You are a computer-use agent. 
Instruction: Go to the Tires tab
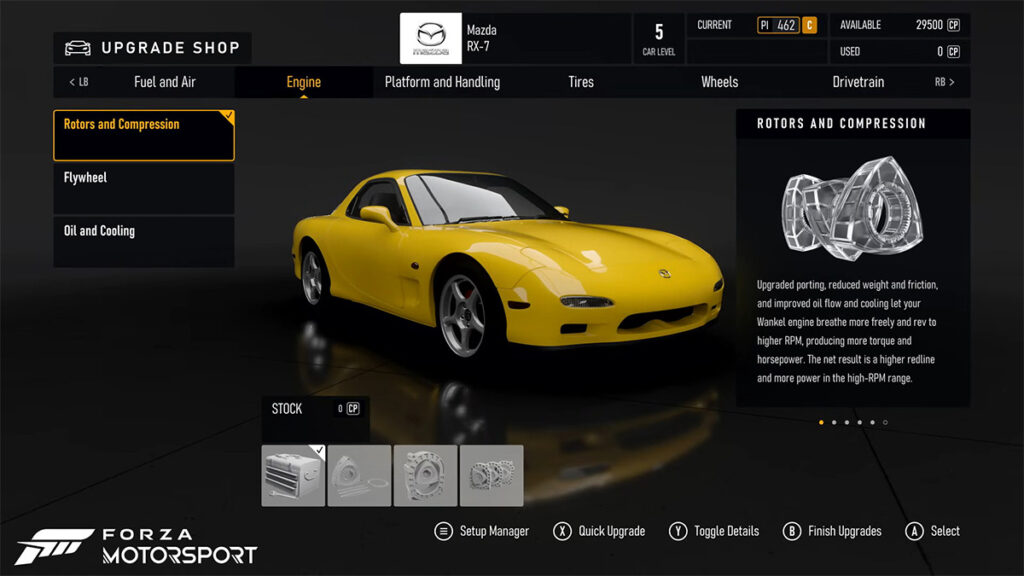point(581,82)
